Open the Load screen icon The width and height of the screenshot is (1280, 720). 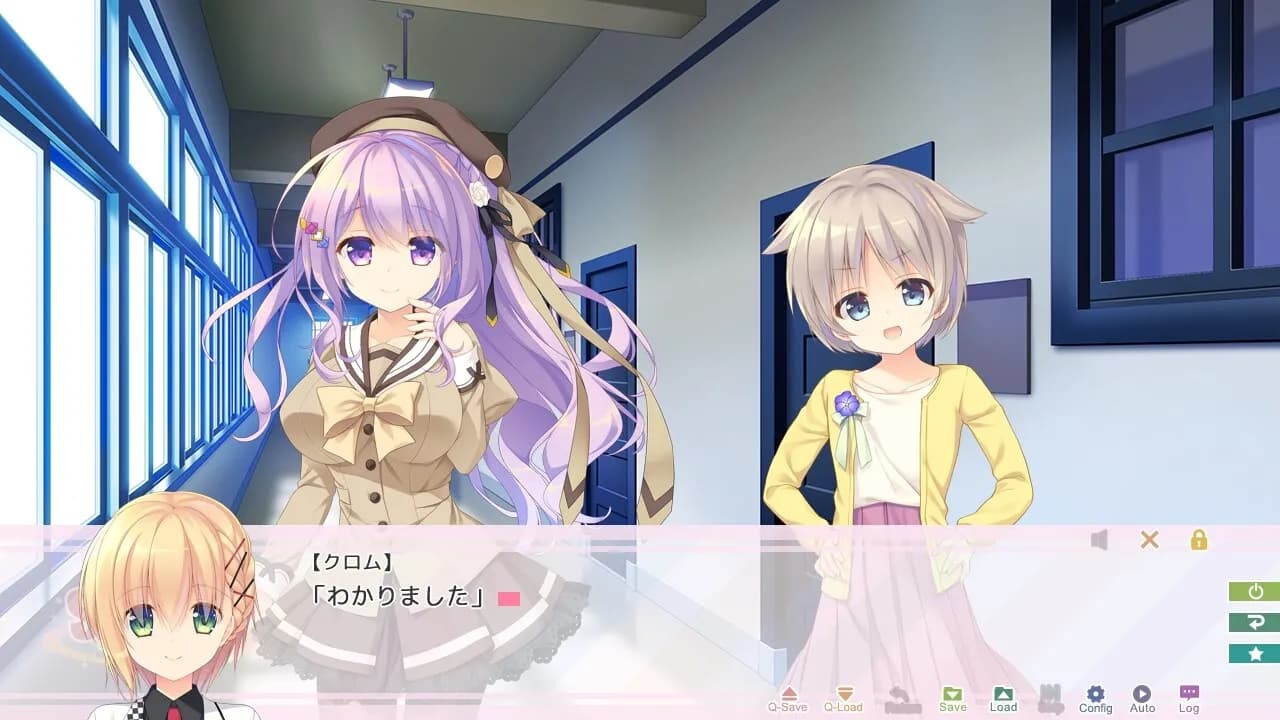point(1004,693)
